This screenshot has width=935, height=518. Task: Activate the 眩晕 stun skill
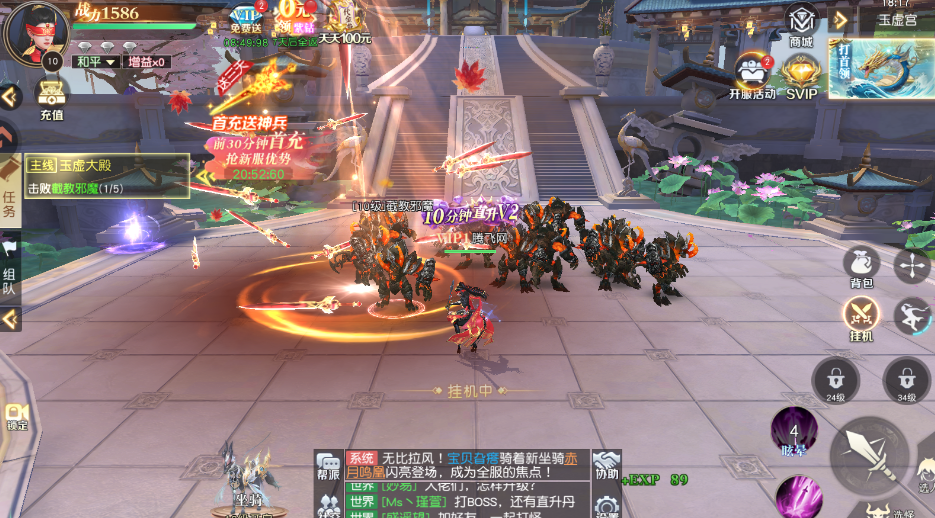tap(795, 432)
